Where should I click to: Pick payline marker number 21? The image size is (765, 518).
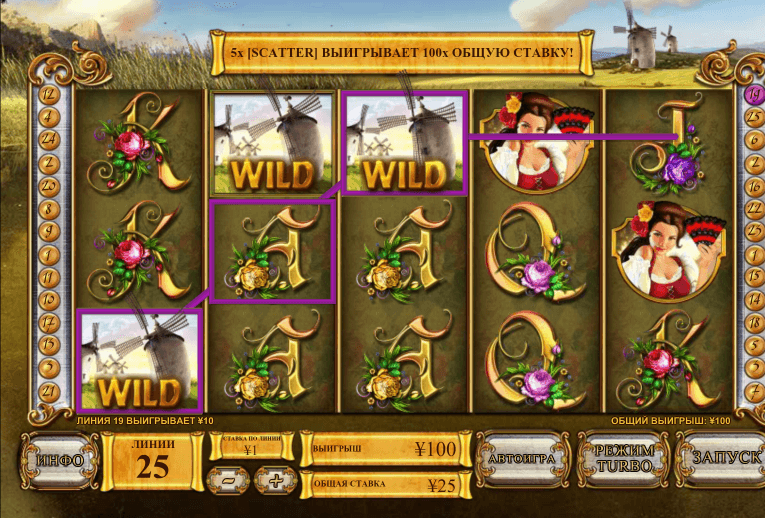point(47,391)
